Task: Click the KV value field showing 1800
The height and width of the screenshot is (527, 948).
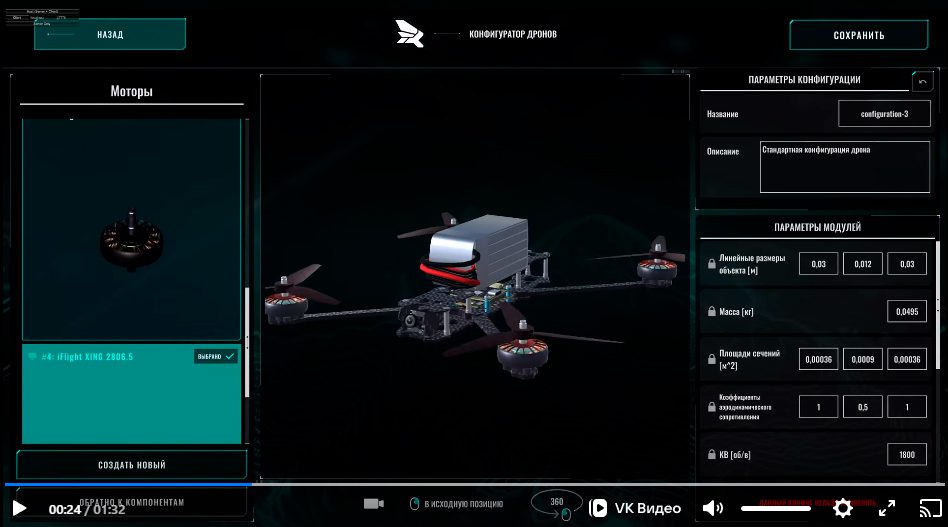Action: click(906, 455)
